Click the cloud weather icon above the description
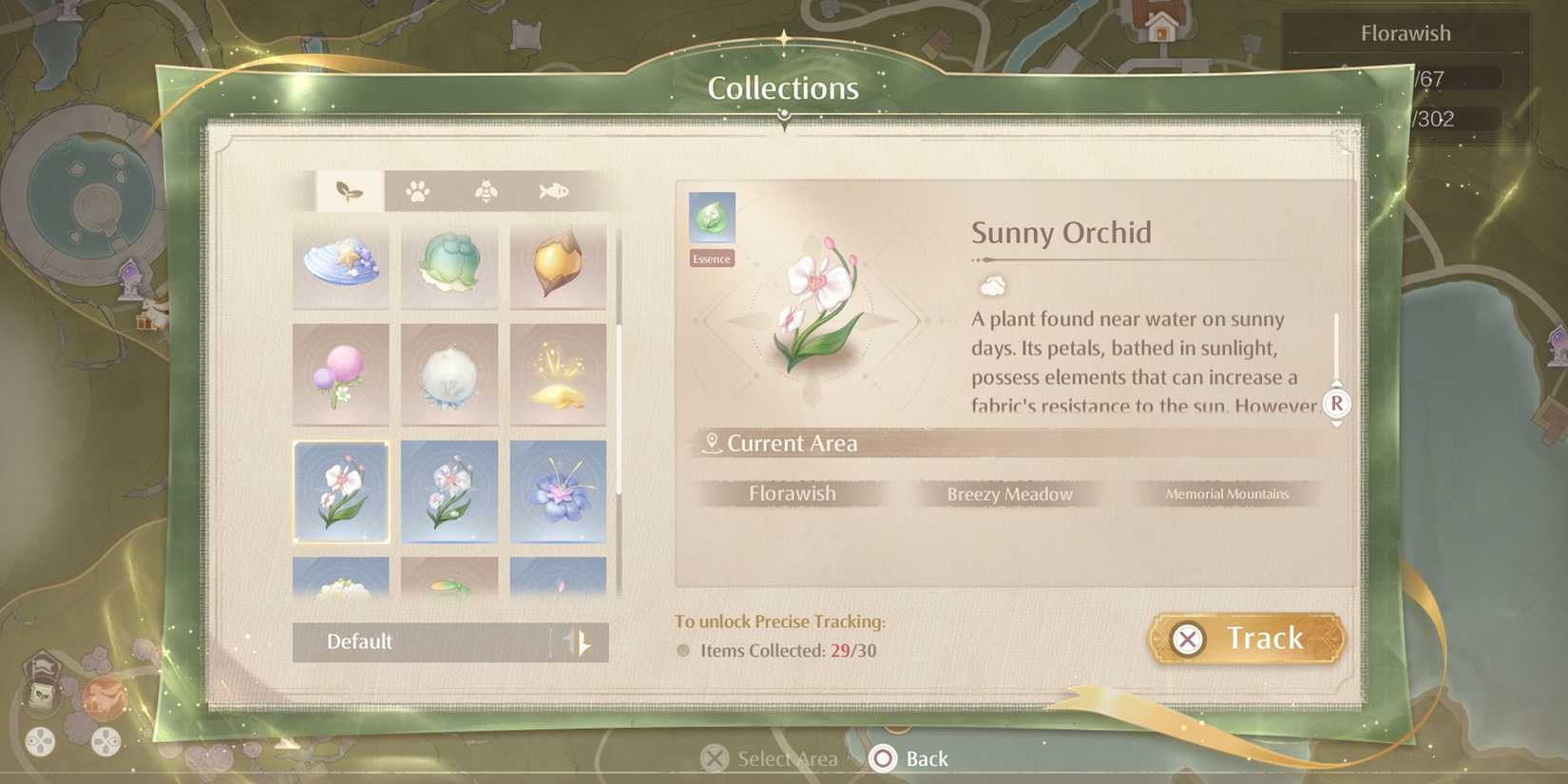 990,286
